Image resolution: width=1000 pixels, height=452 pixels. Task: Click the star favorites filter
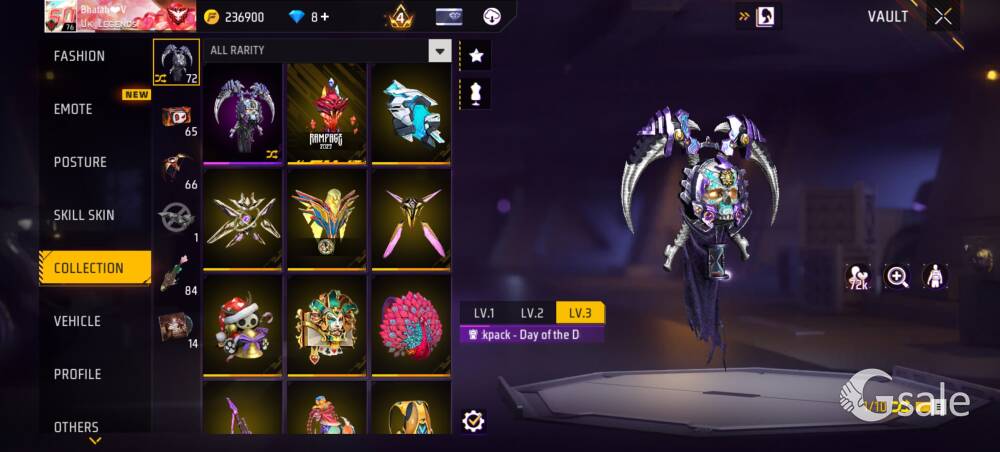coord(476,56)
